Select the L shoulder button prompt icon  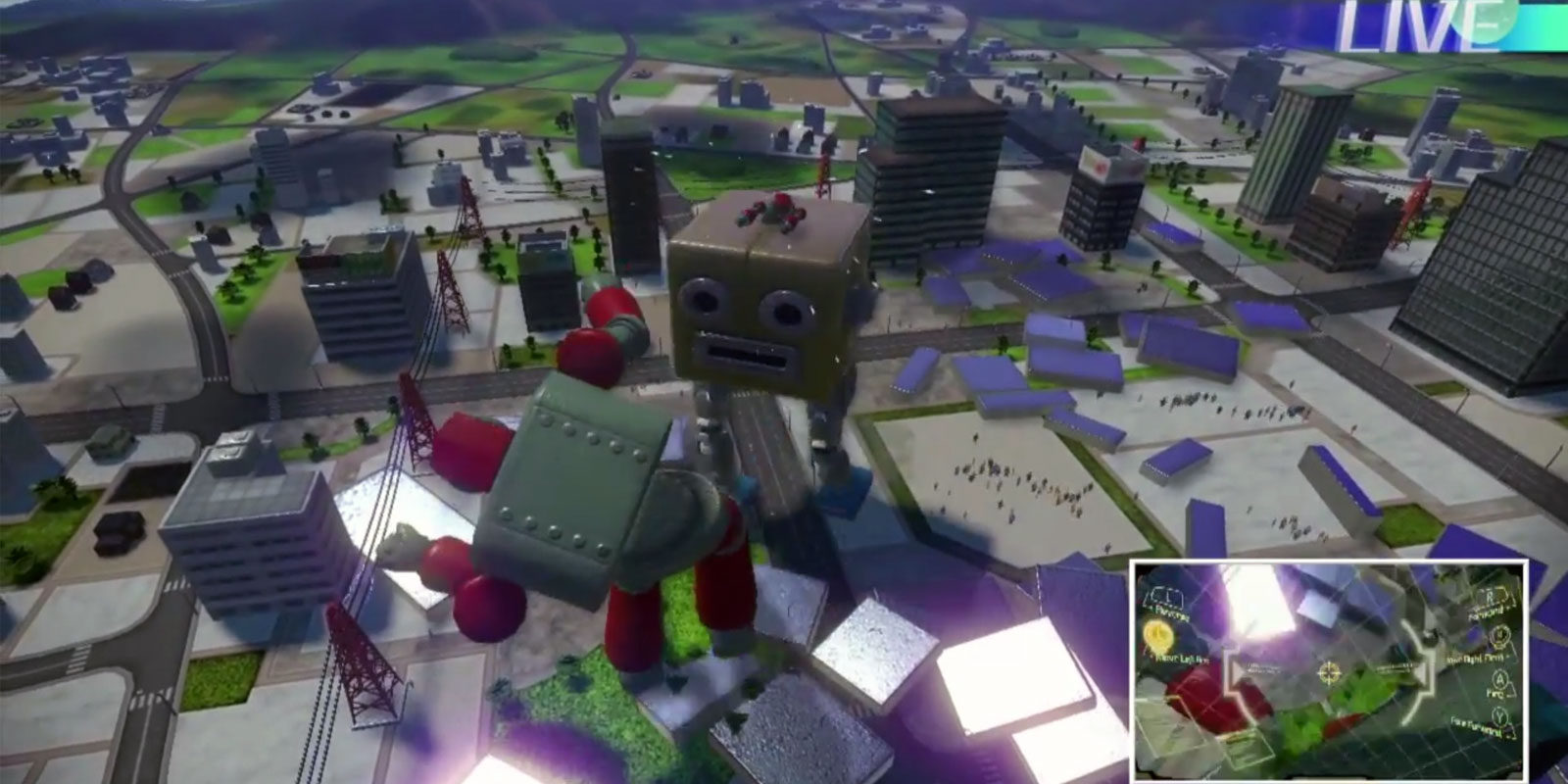pyautogui.click(x=1168, y=597)
